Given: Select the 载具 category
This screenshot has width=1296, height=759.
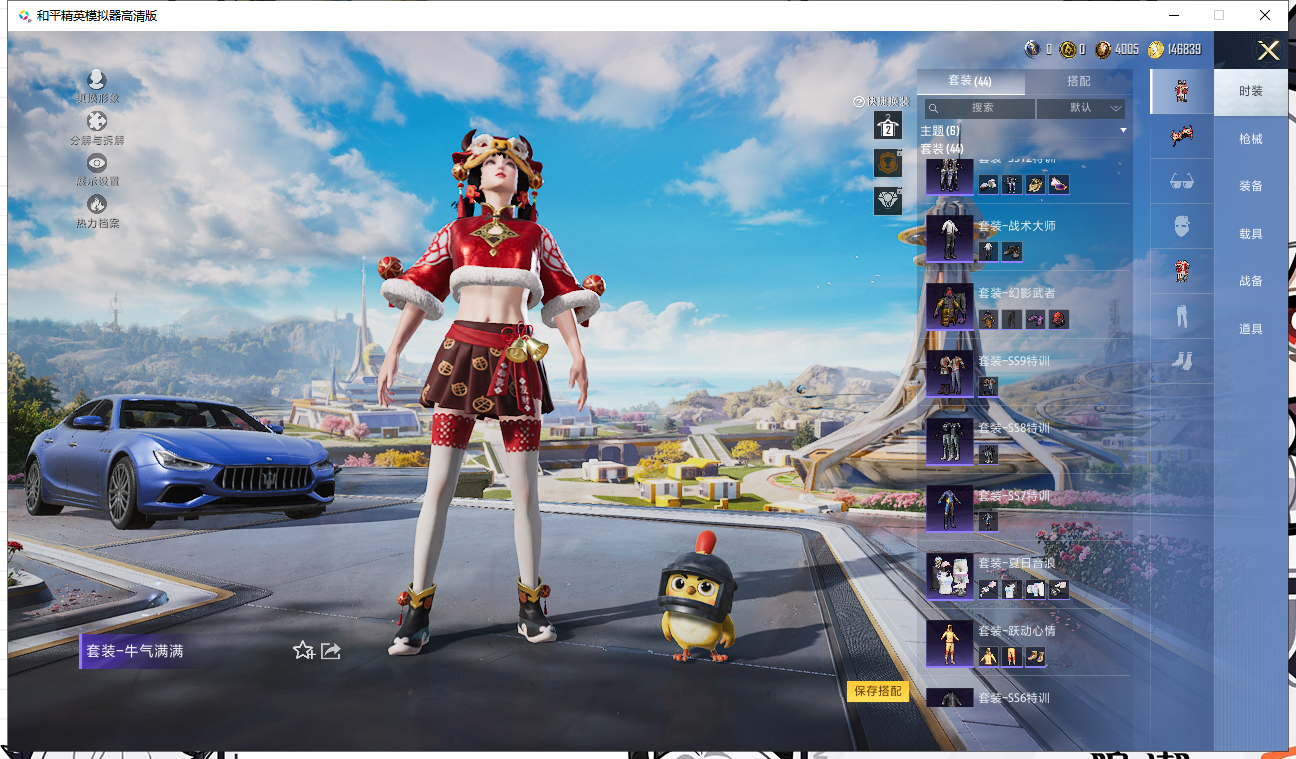Looking at the screenshot, I should pyautogui.click(x=1250, y=234).
